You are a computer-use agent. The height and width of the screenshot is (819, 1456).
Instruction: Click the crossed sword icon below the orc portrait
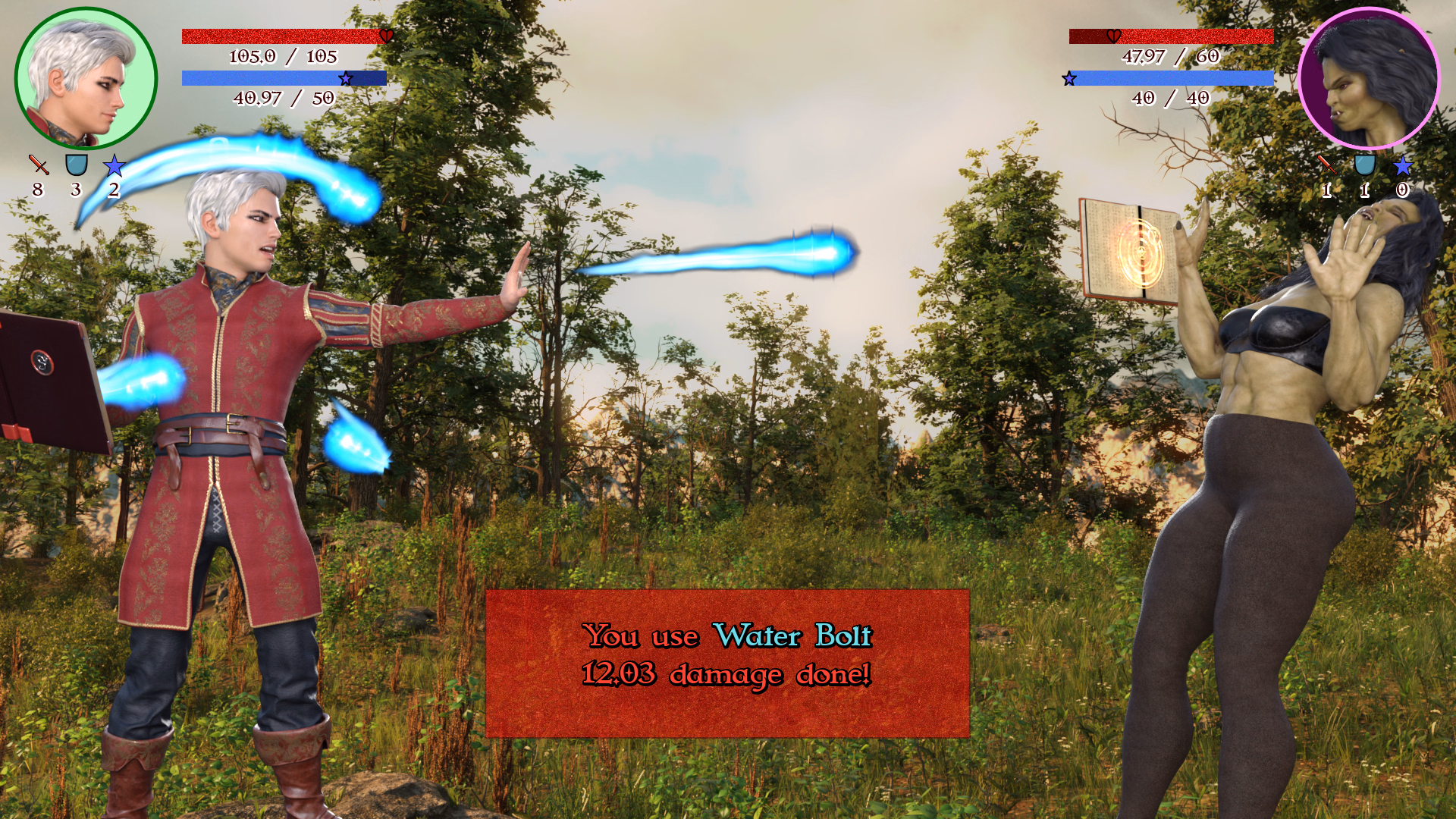point(1326,164)
